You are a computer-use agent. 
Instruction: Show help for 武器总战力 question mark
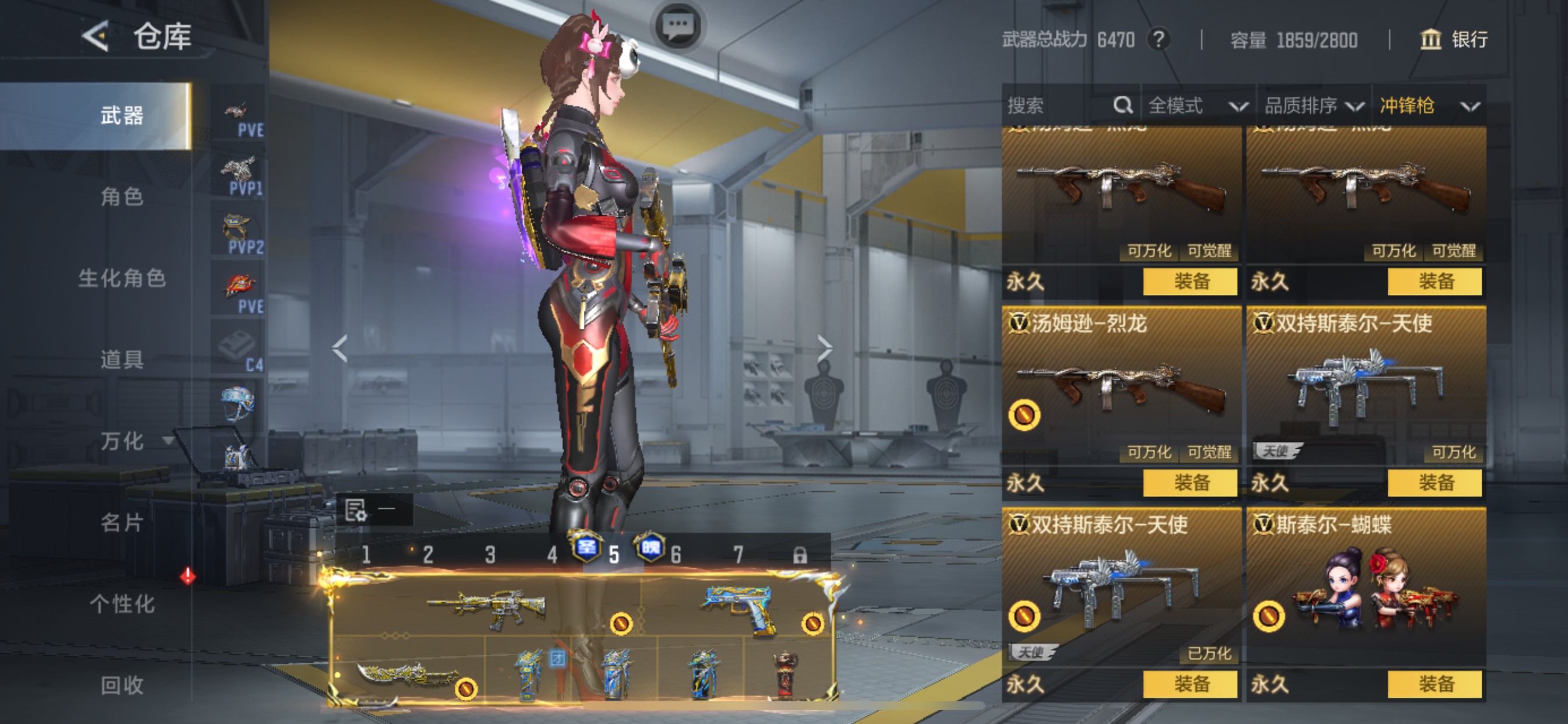pyautogui.click(x=1159, y=40)
